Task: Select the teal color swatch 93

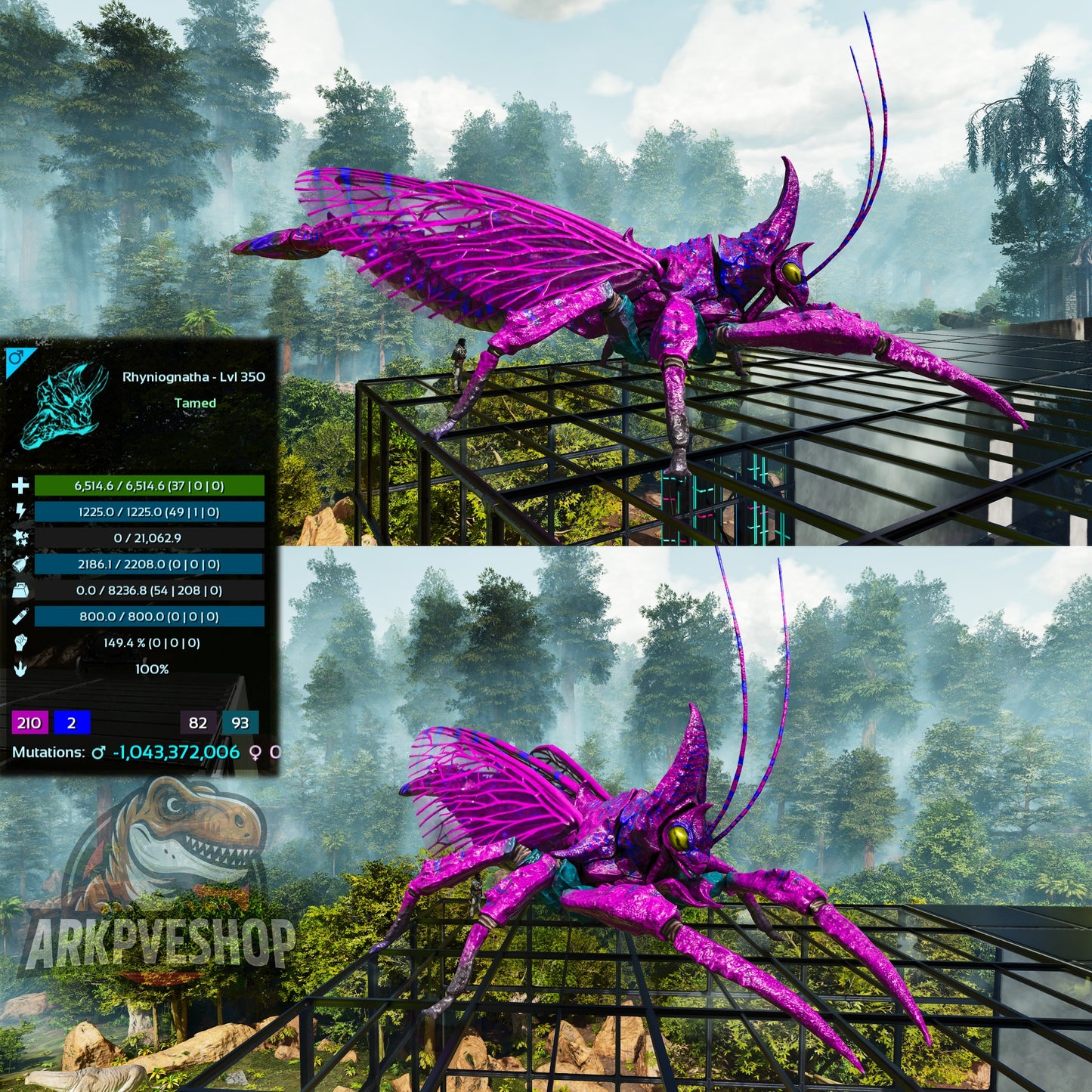Action: (240, 722)
